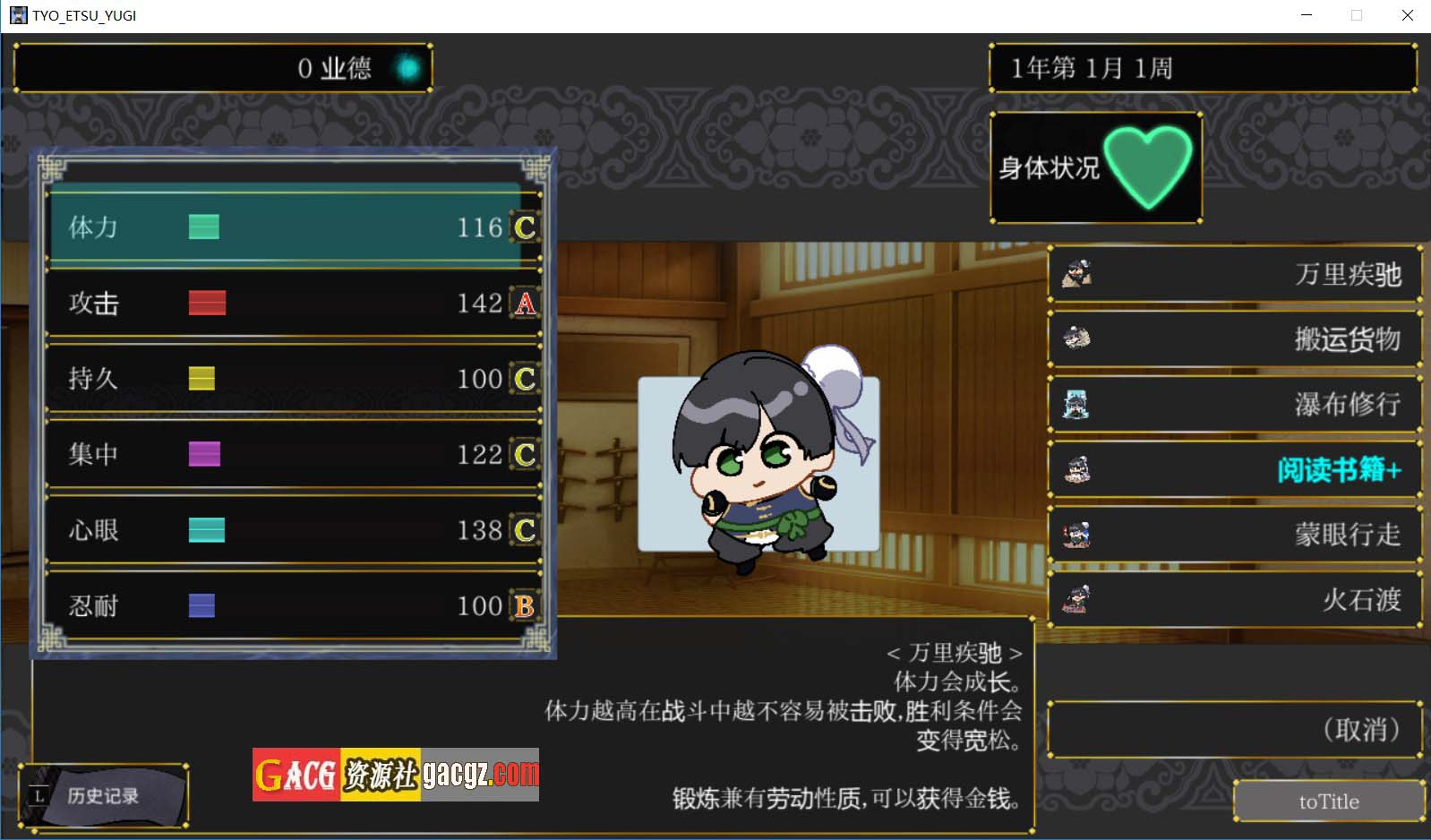Viewport: 1431px width, 840px height.
Task: Select the 火石渡 training option
Action: tap(1234, 599)
